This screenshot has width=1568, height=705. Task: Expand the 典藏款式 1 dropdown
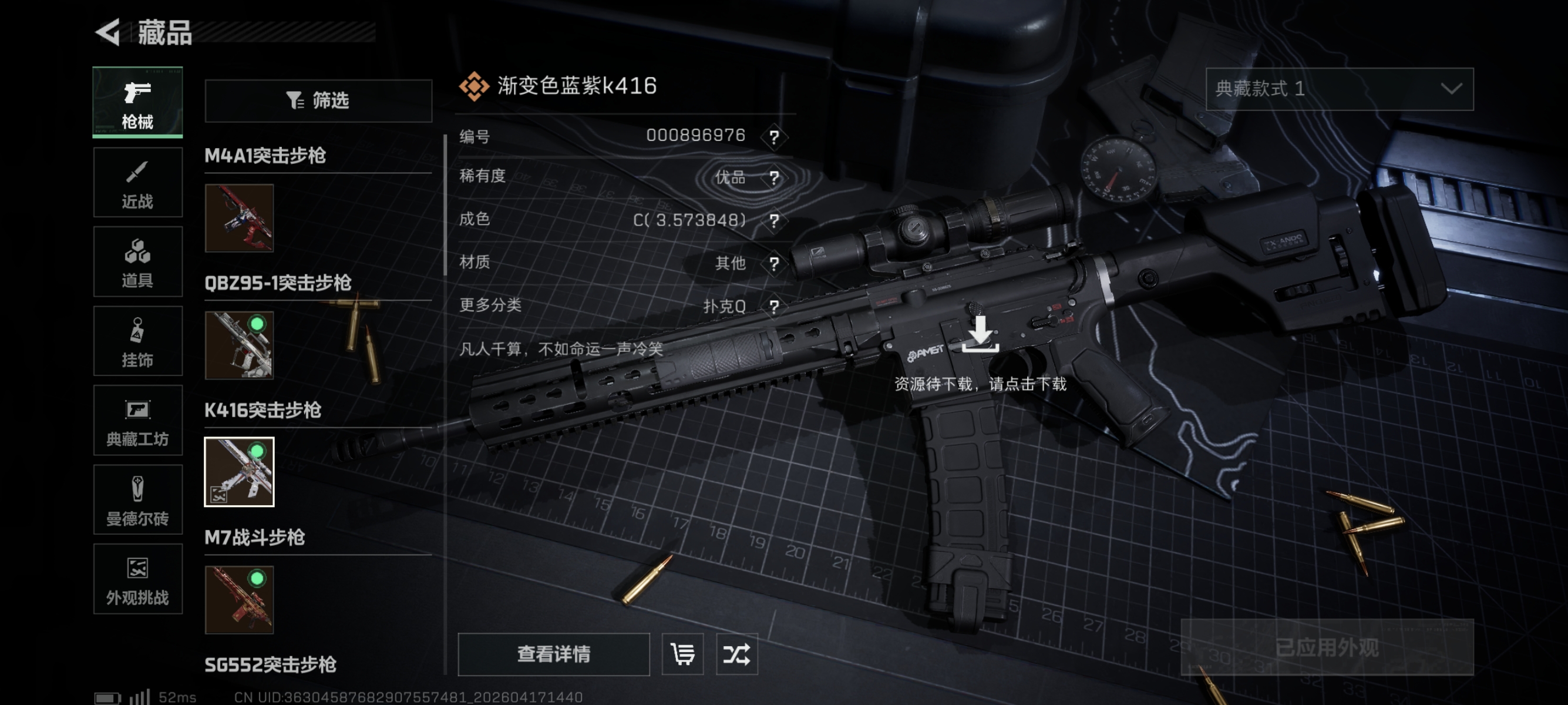[x=1339, y=89]
